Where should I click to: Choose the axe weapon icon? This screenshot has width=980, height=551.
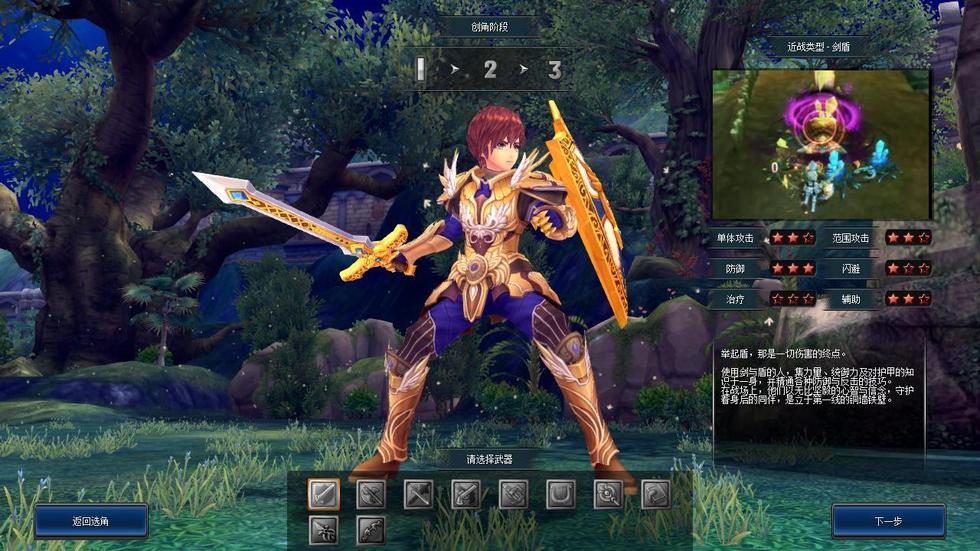pos(372,494)
